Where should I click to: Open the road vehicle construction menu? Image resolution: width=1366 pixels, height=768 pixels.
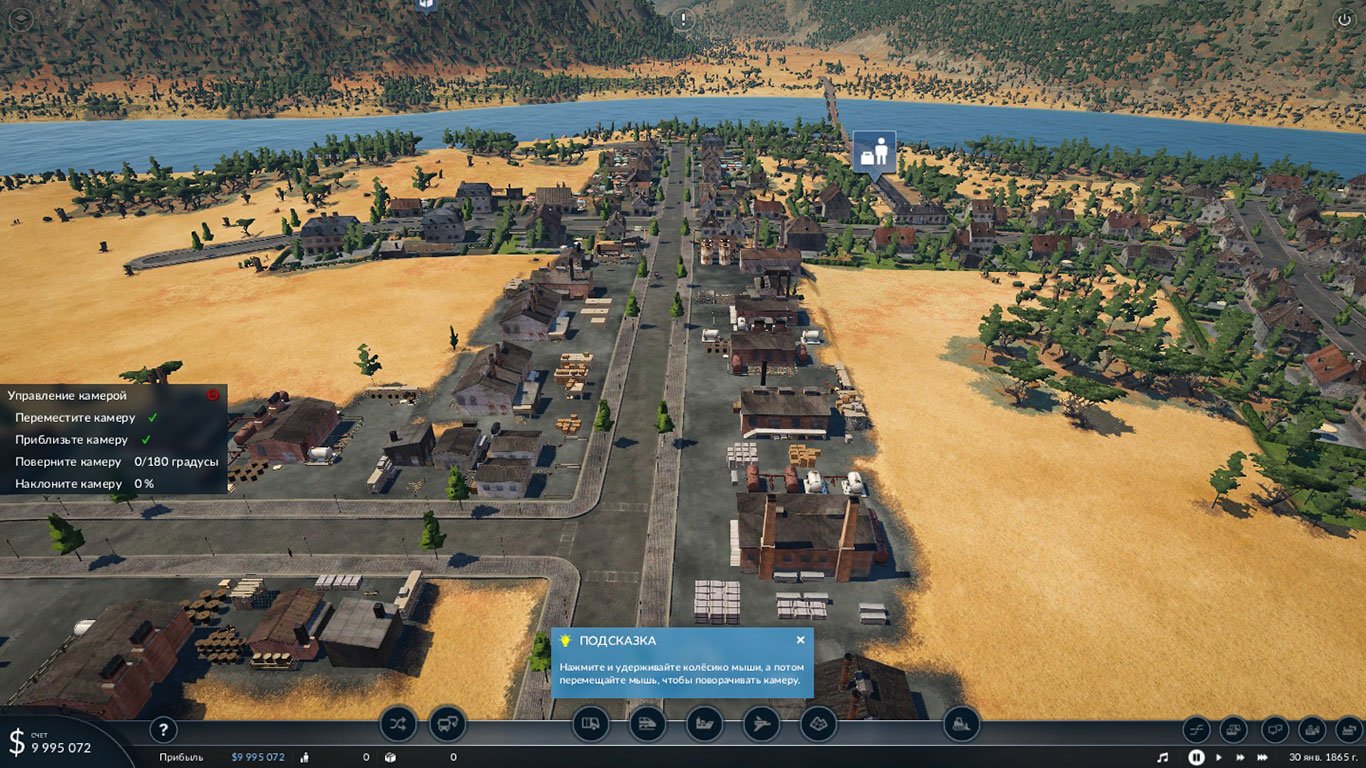coord(590,725)
